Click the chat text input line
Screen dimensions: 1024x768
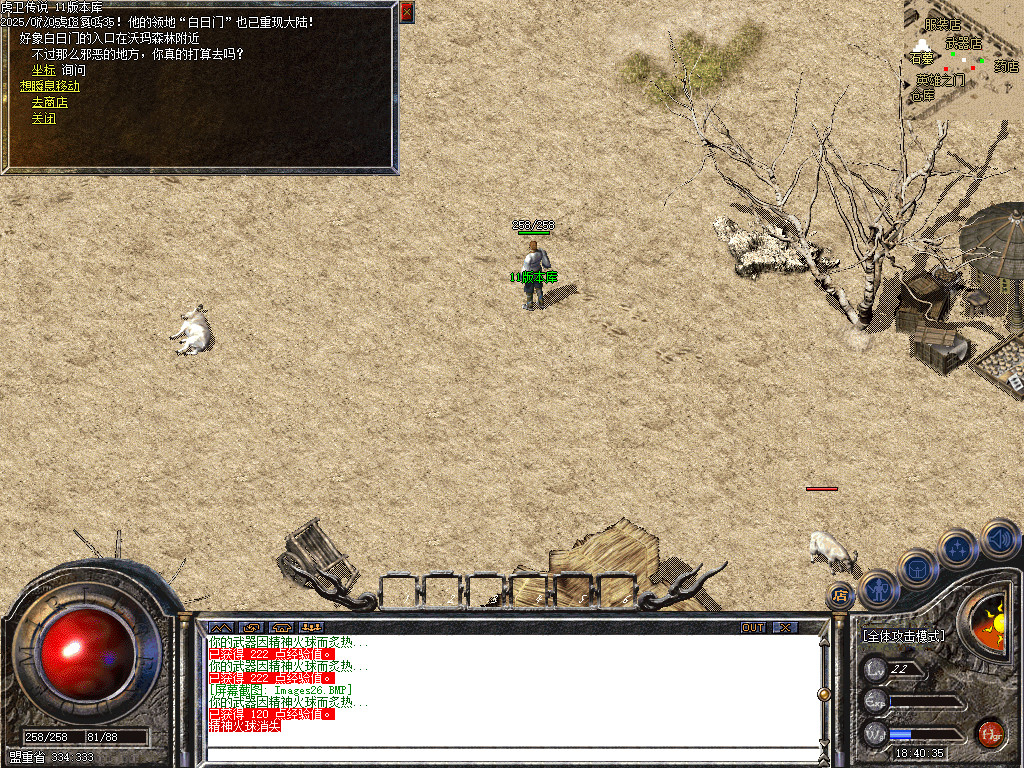pos(510,754)
